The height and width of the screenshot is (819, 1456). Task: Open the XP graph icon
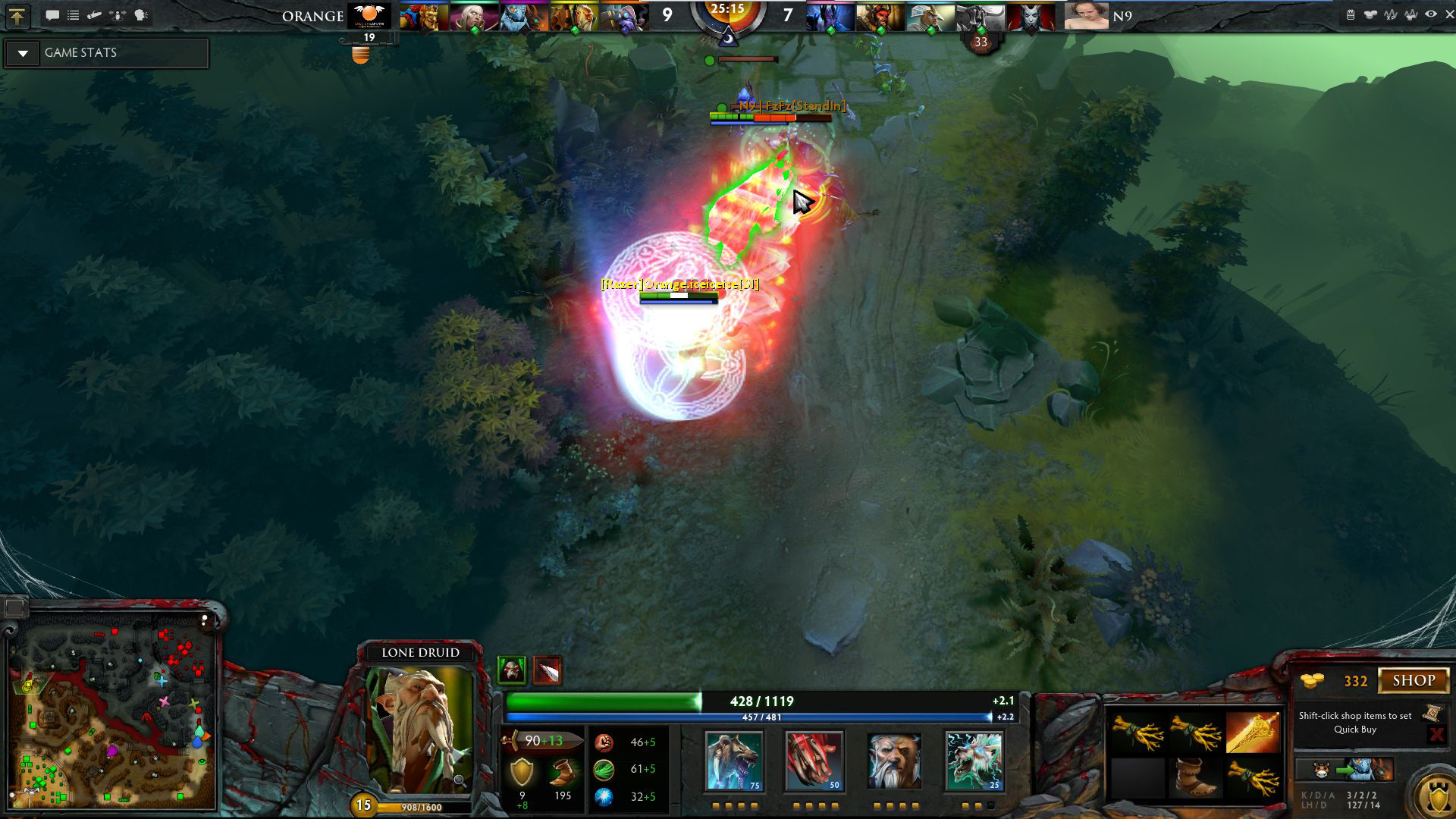(1390, 14)
